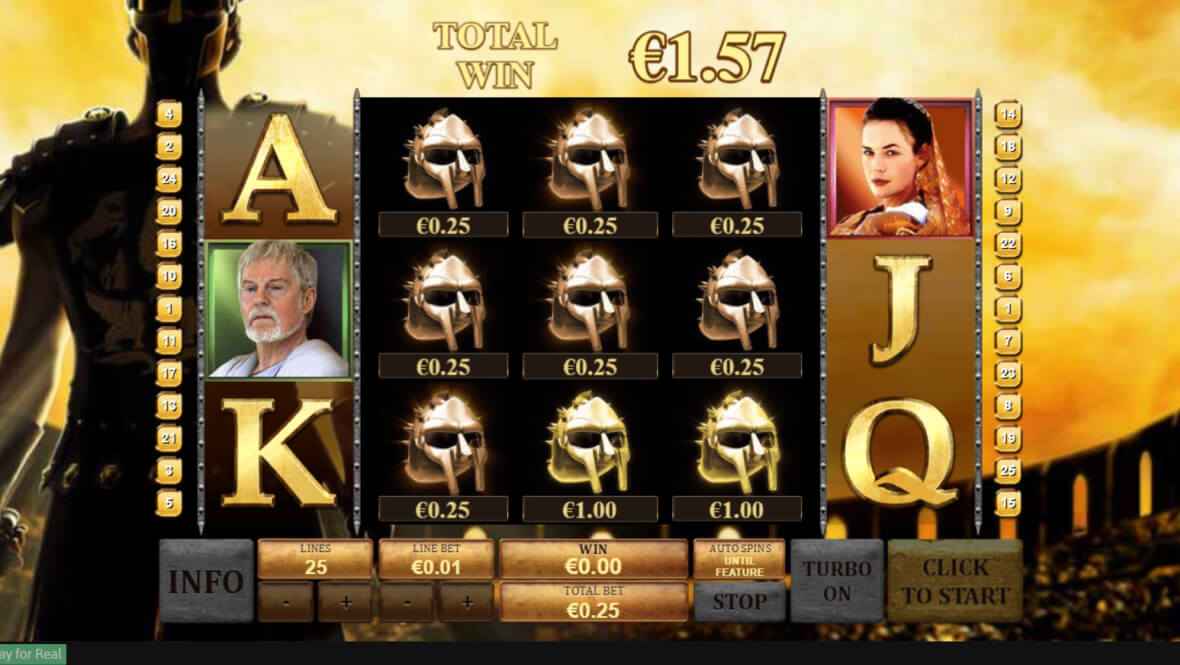This screenshot has height=665, width=1180.
Task: Choose payline marker 25
Action: [x=1008, y=470]
